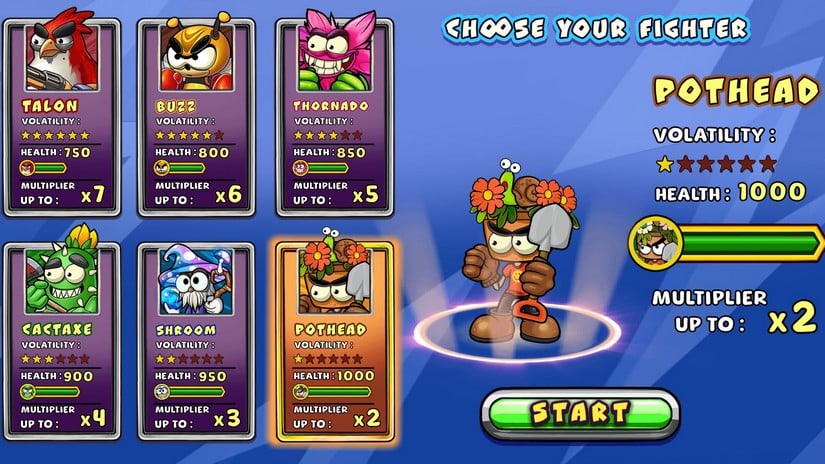Choose the Shroom fighter card

[197, 340]
